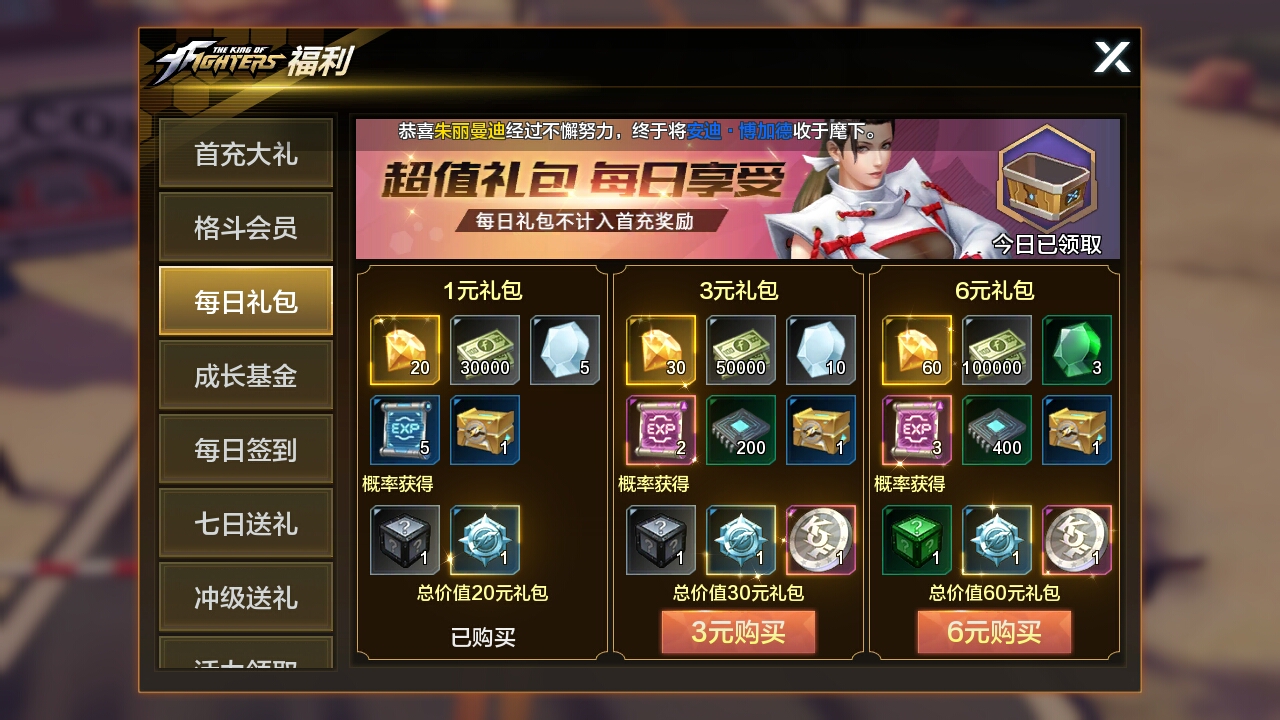Click the 已购买 label under 1元礼包
This screenshot has height=720, width=1280.
click(482, 638)
